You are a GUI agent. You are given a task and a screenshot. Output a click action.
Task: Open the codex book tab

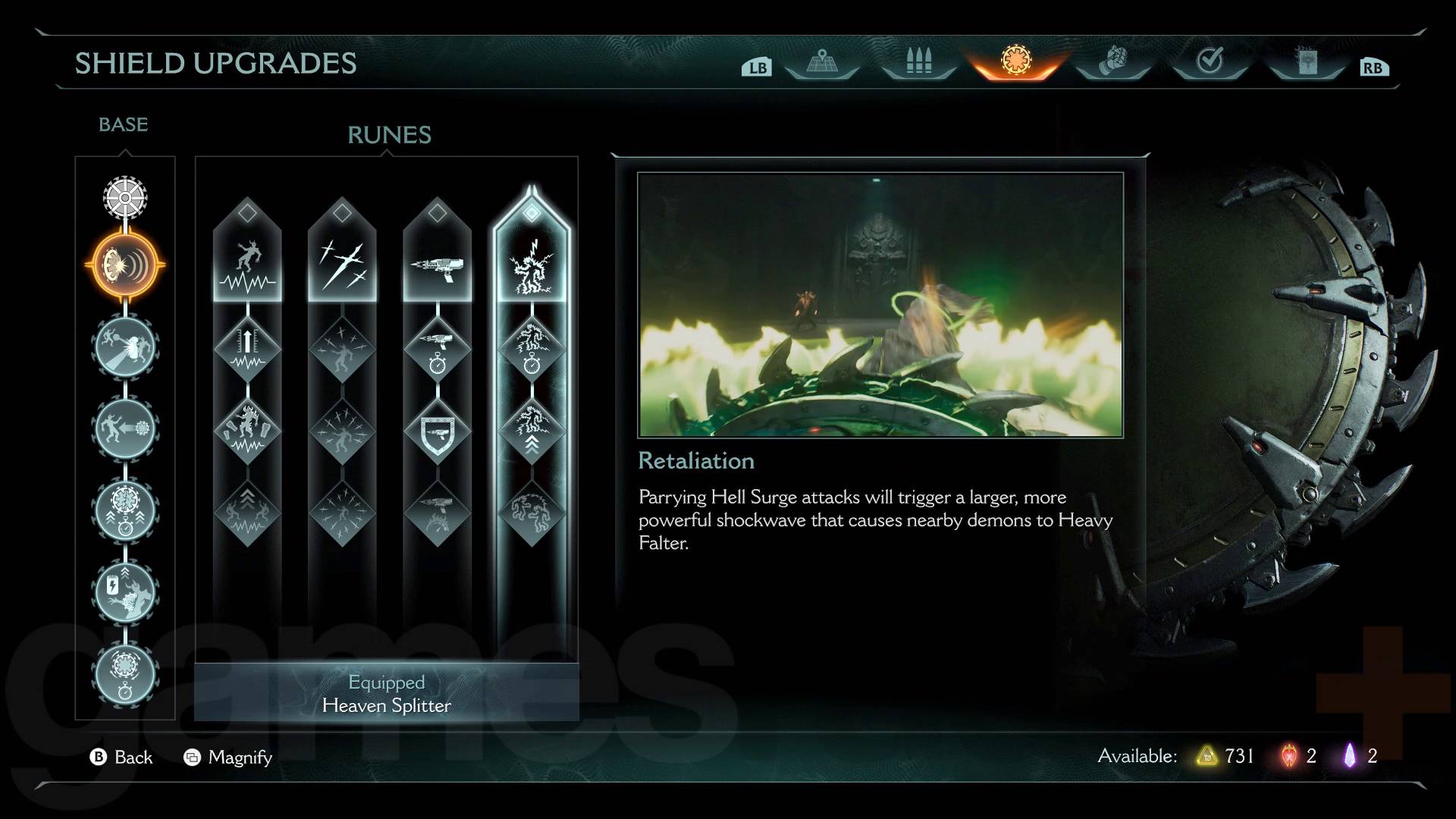pyautogui.click(x=1306, y=61)
